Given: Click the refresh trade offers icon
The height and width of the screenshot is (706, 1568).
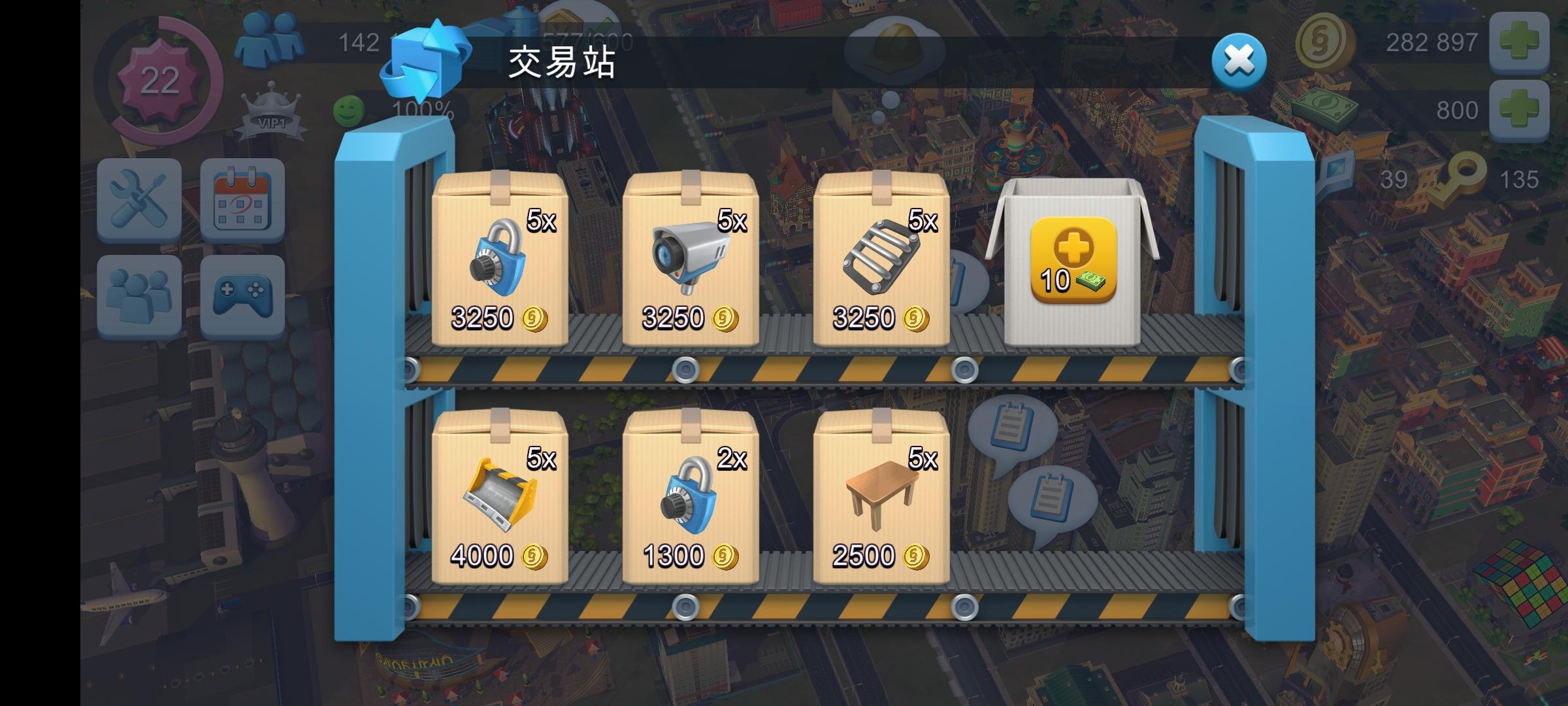Looking at the screenshot, I should [426, 59].
